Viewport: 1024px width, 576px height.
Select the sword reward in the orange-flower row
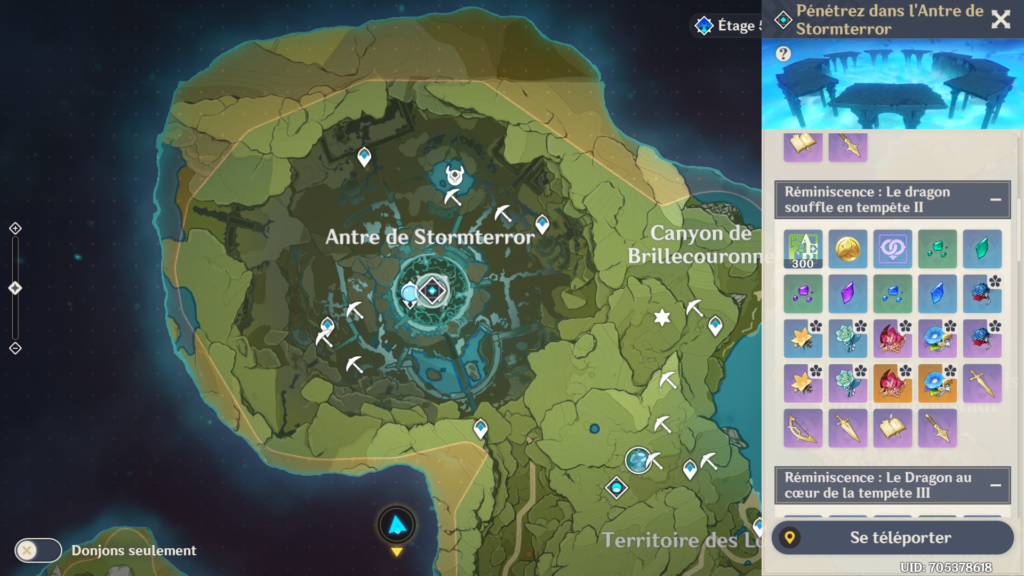pyautogui.click(x=982, y=383)
